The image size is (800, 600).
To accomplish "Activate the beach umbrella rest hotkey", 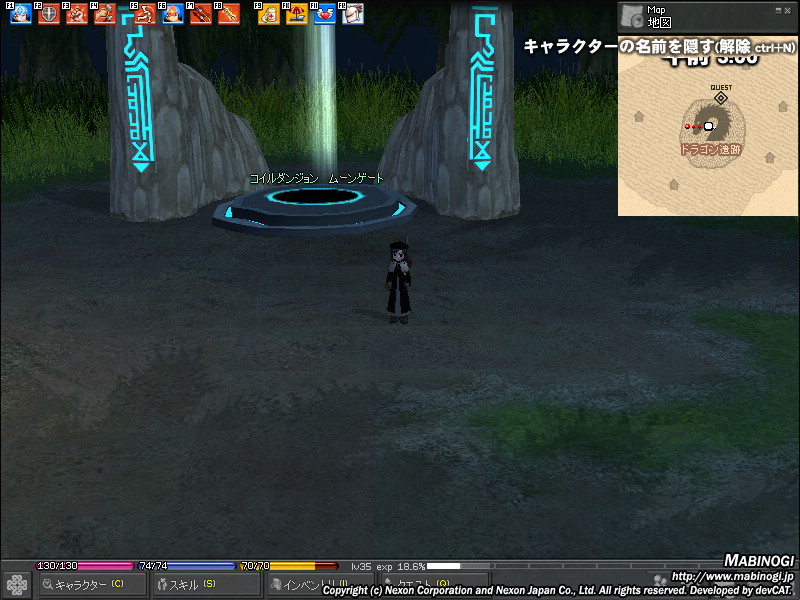I will 296,14.
